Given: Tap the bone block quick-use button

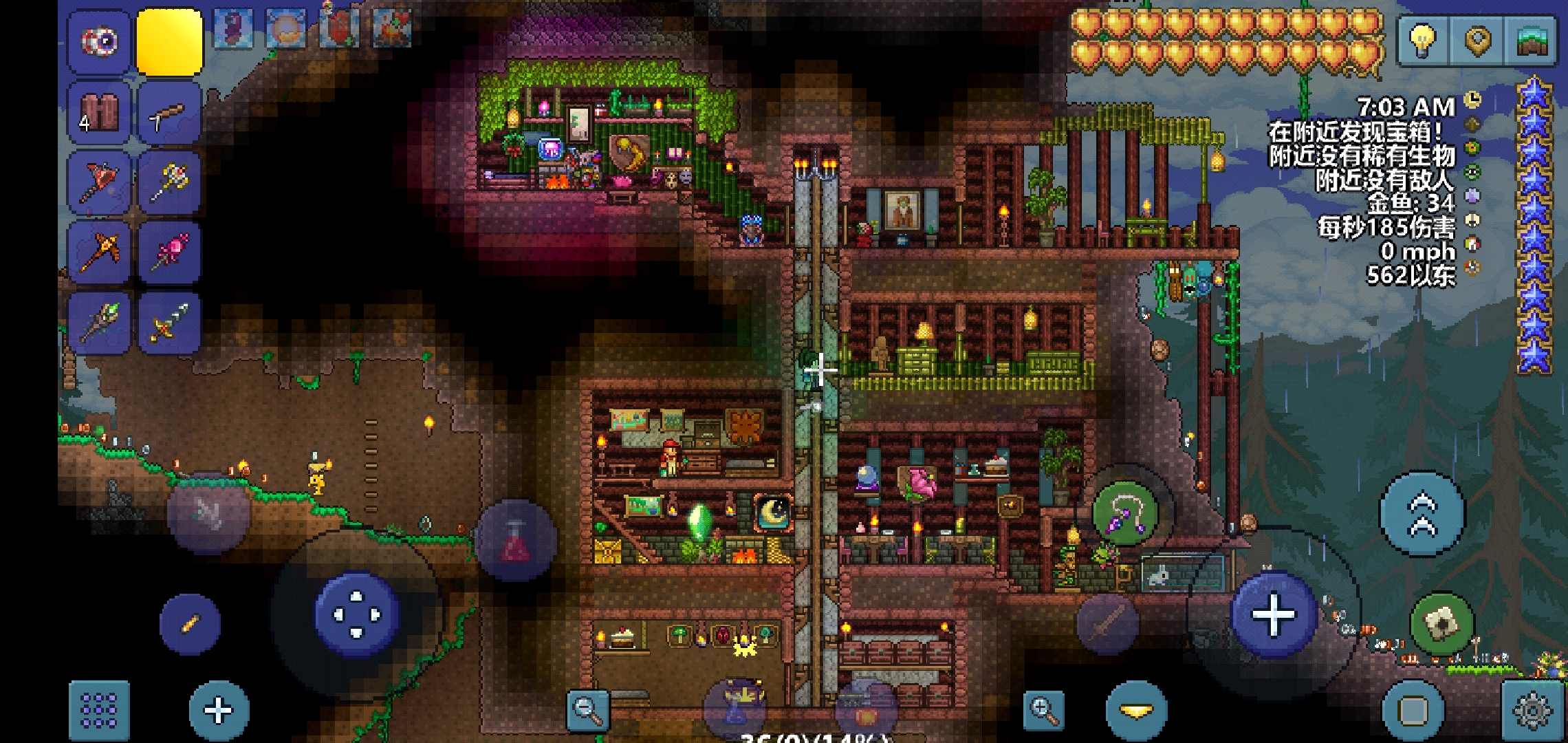Looking at the screenshot, I should (1442, 623).
